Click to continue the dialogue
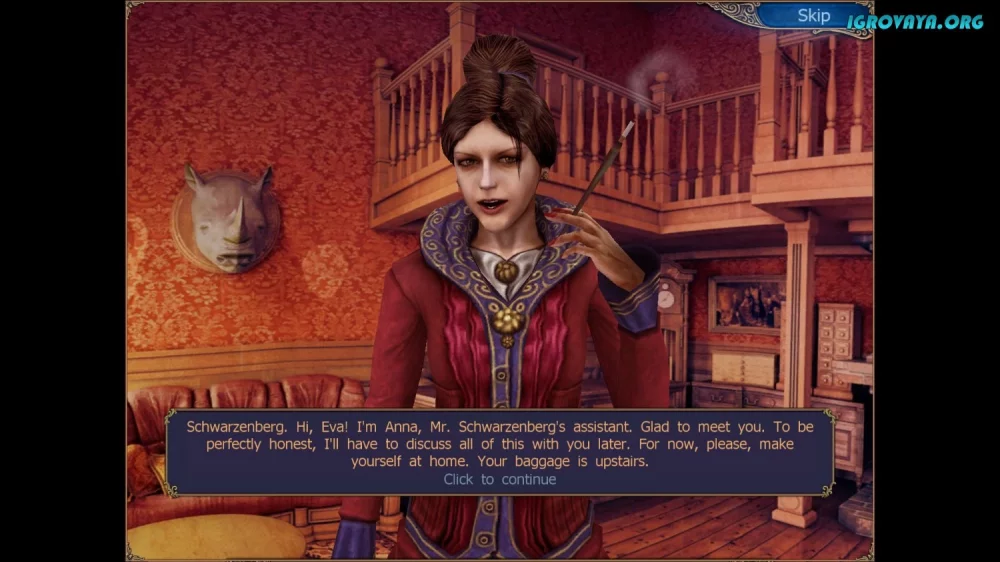 pyautogui.click(x=499, y=479)
